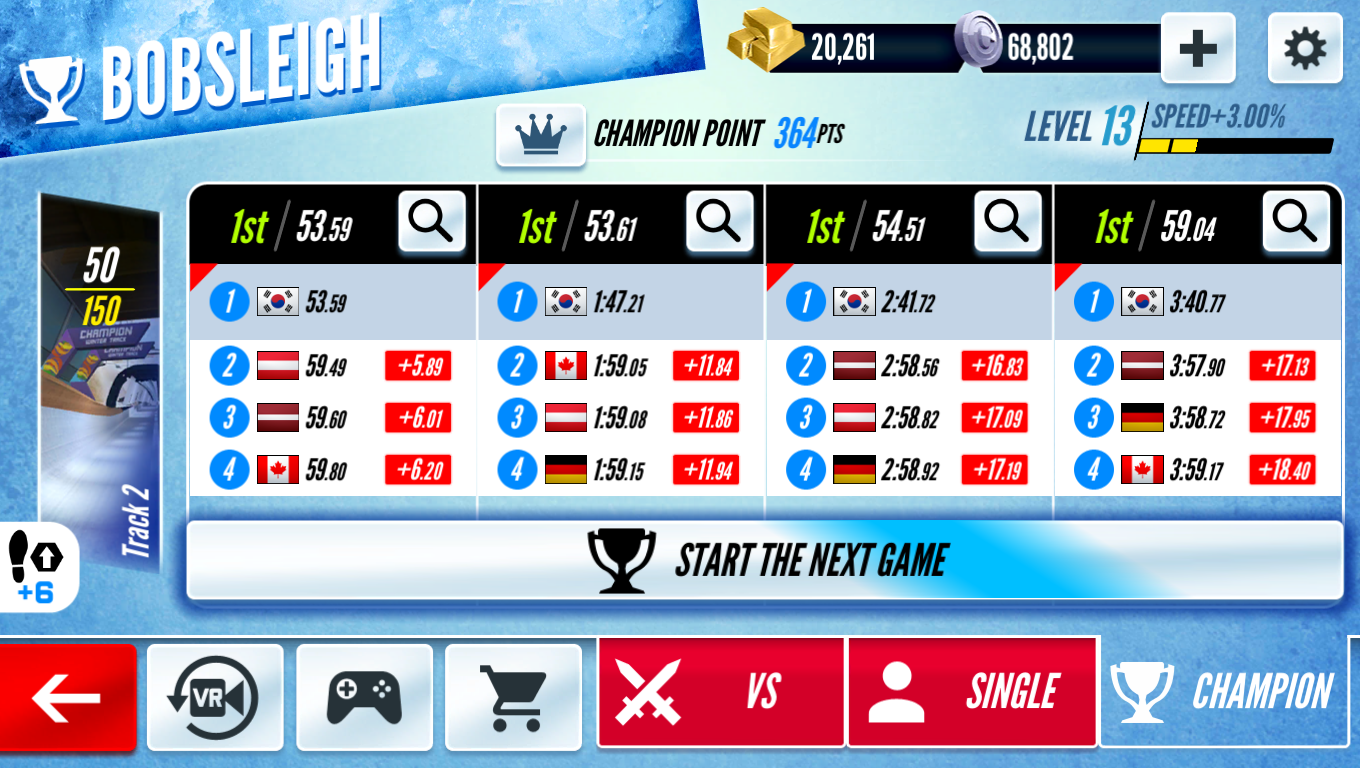Image resolution: width=1360 pixels, height=768 pixels.
Task: Click the plus button to buy currency
Action: tap(1198, 46)
